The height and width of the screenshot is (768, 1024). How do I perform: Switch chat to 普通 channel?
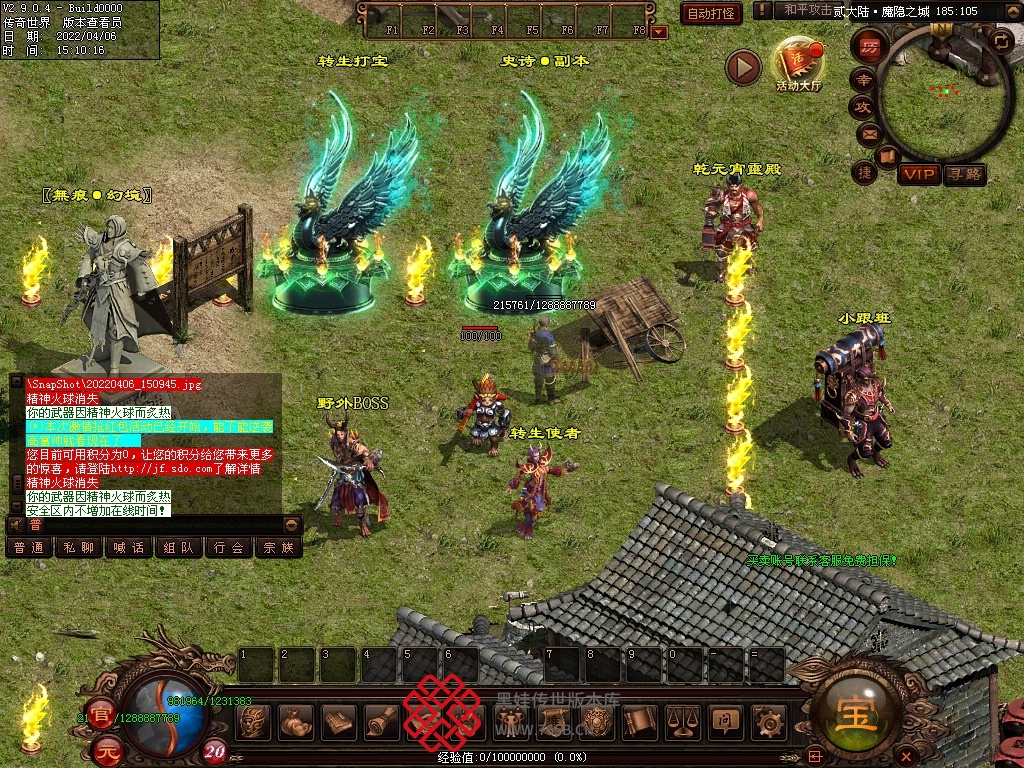pyautogui.click(x=27, y=547)
